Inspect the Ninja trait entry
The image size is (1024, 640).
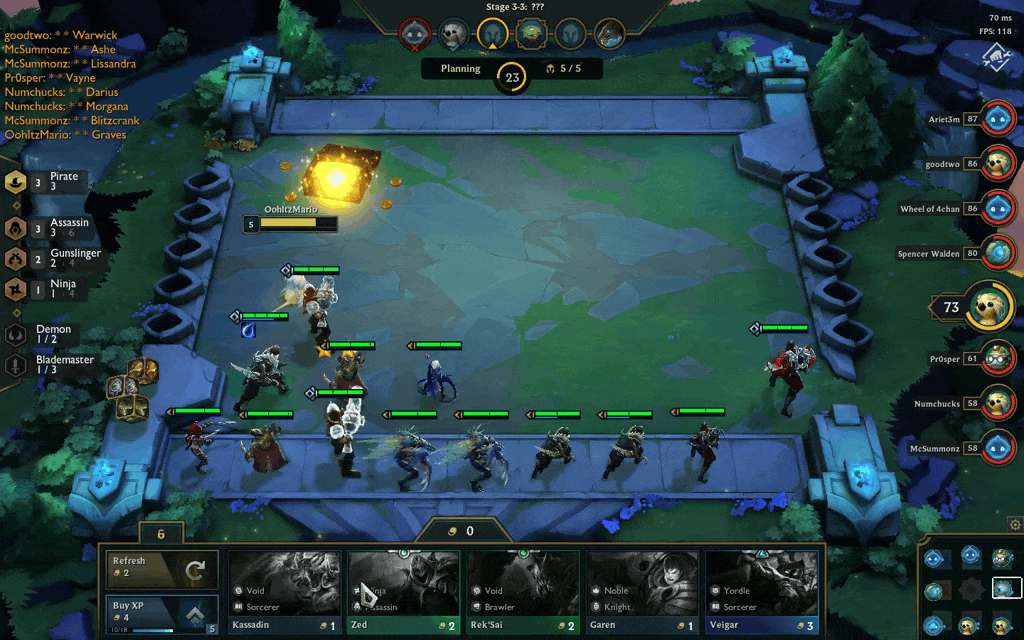(x=45, y=289)
